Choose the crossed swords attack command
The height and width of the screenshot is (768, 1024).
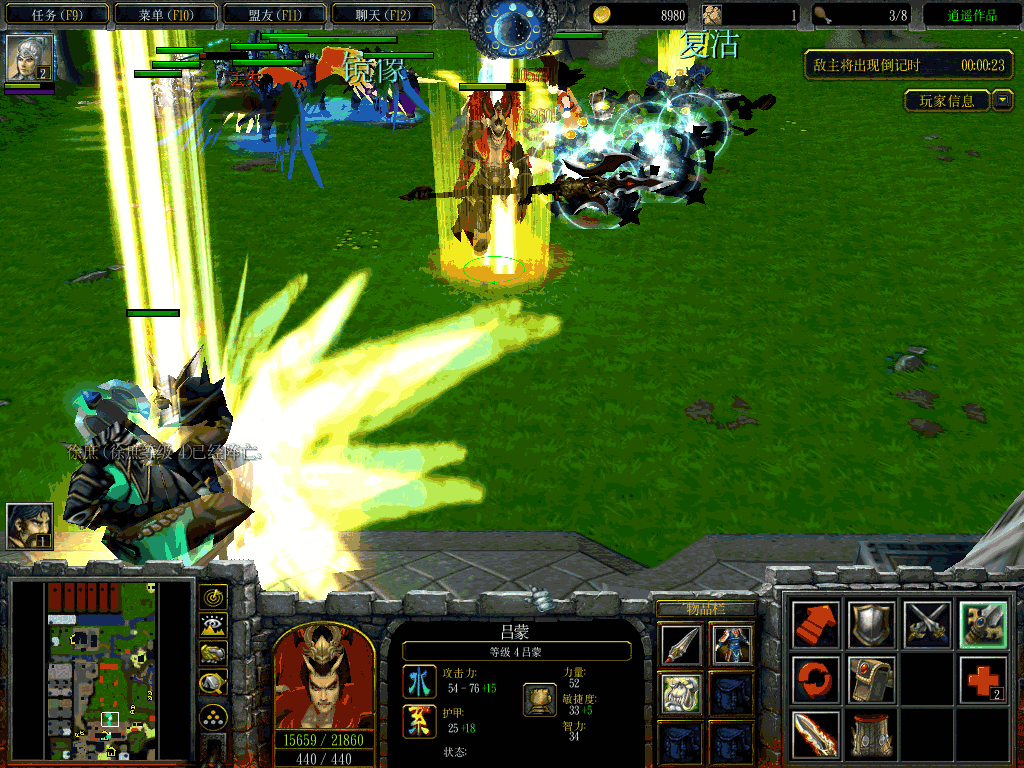click(926, 625)
